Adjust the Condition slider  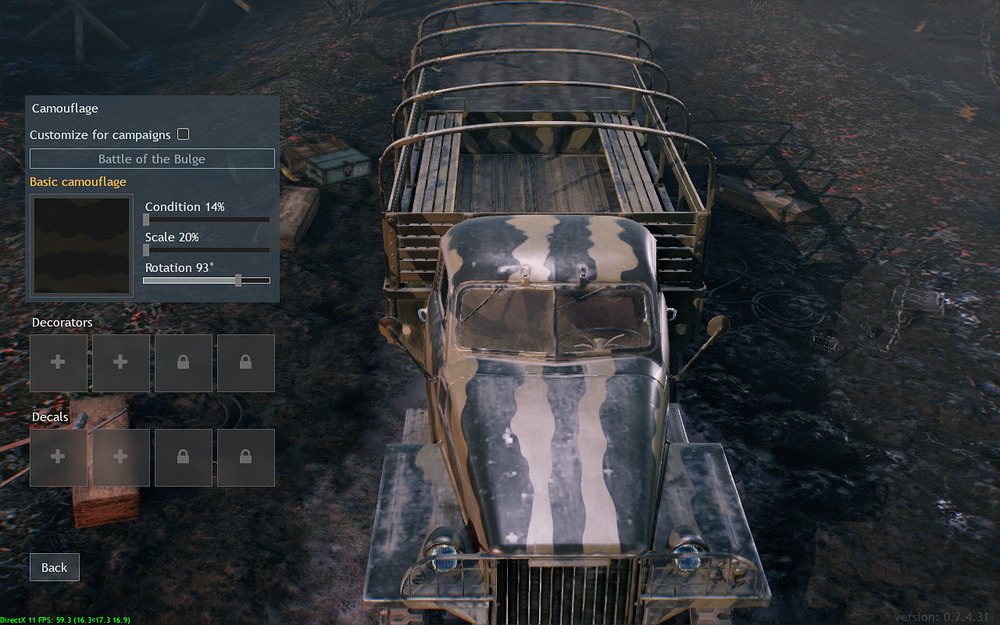coord(147,219)
